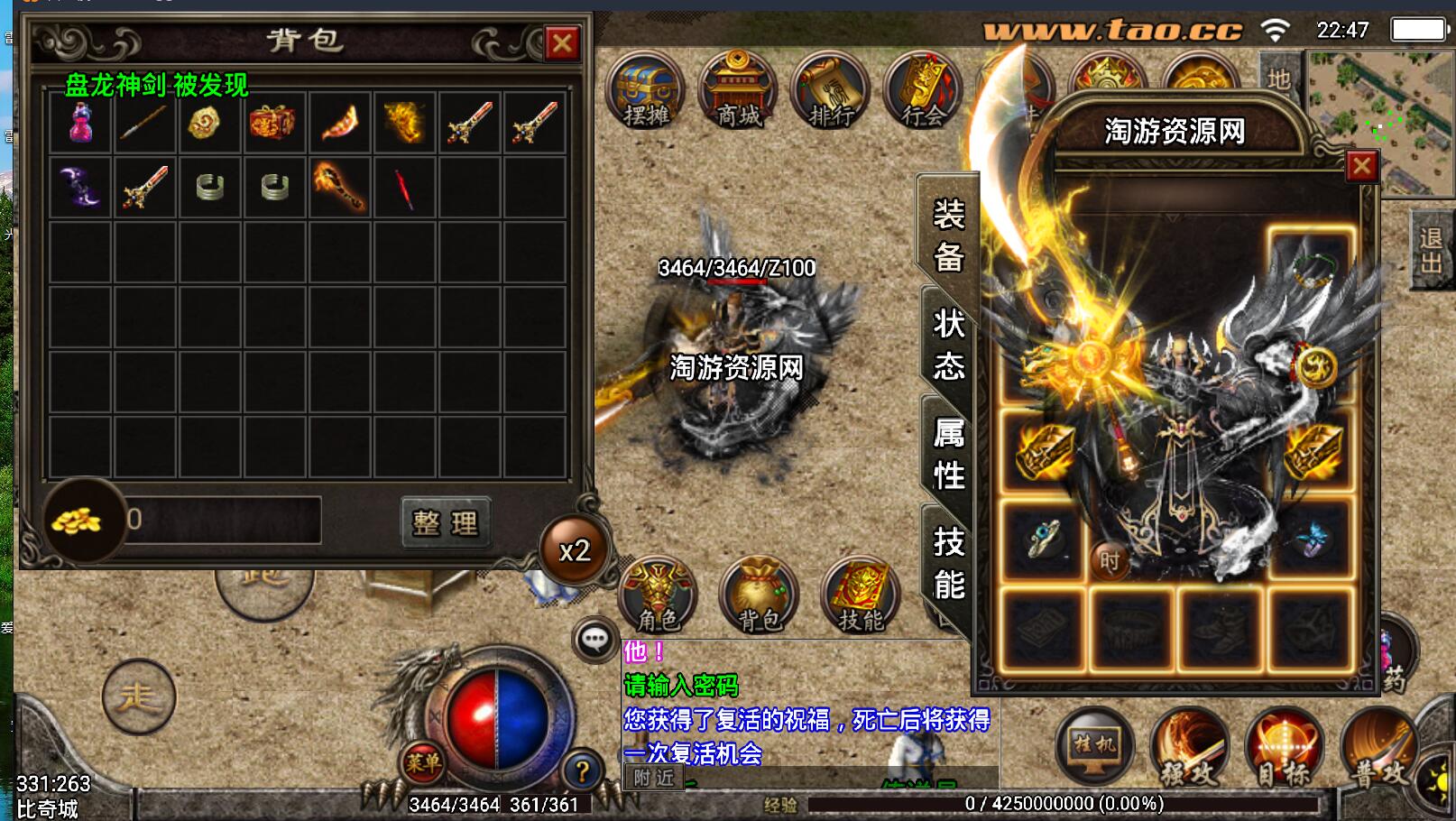Close the backpack window
Viewport: 1456px width, 821px height.
pos(562,42)
